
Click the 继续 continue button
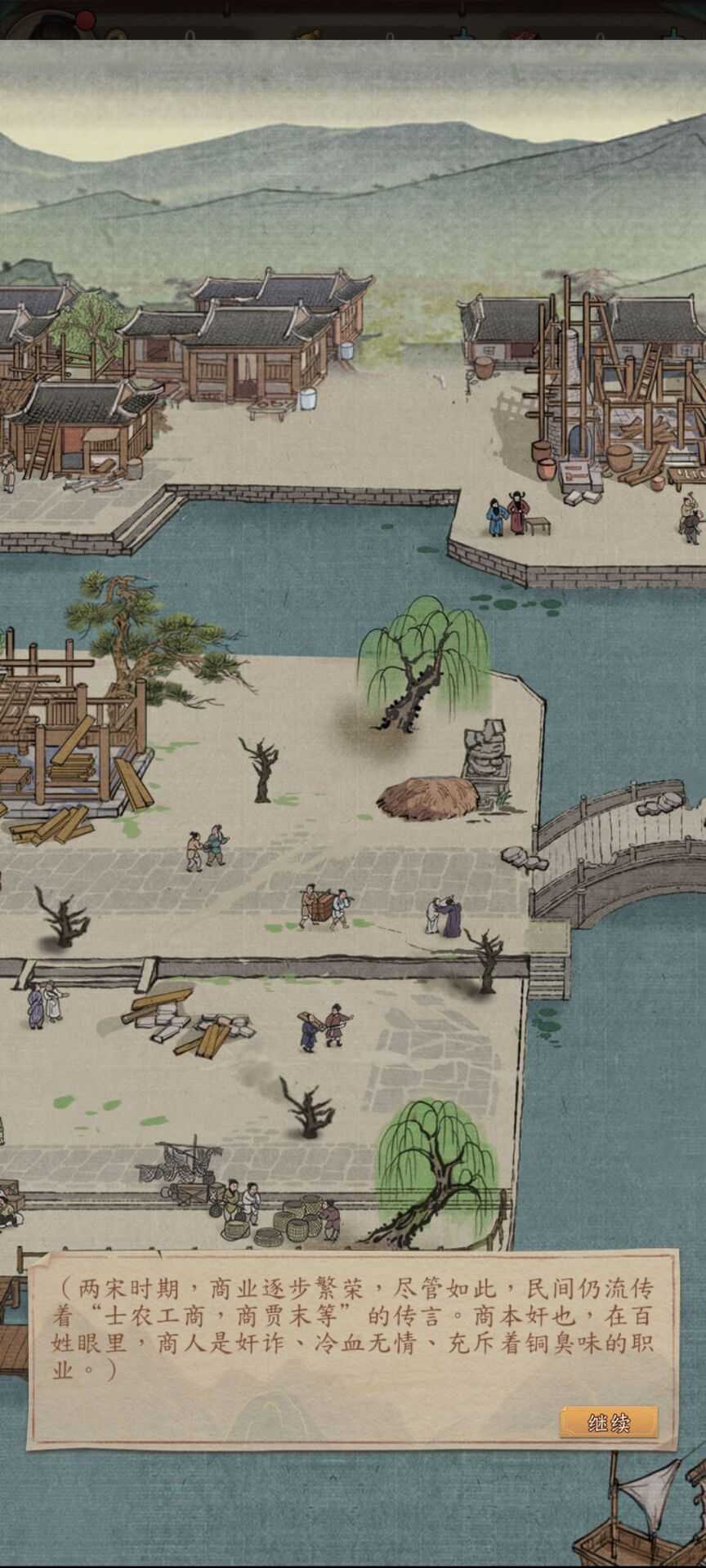(609, 1422)
